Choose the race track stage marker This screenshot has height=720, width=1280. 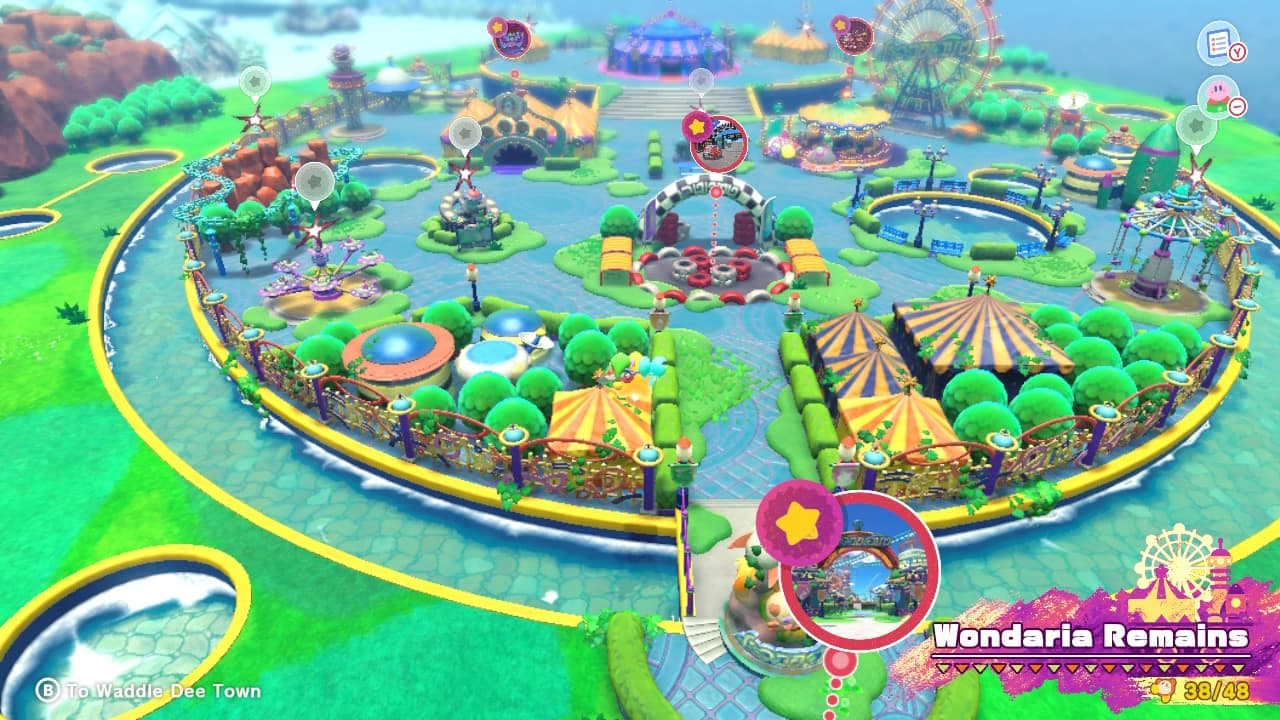[719, 142]
